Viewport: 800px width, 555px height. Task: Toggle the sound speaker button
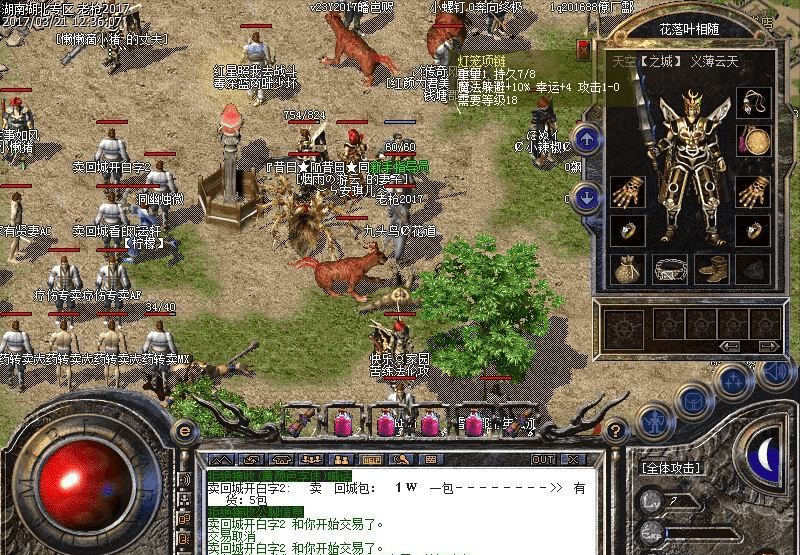[x=773, y=371]
